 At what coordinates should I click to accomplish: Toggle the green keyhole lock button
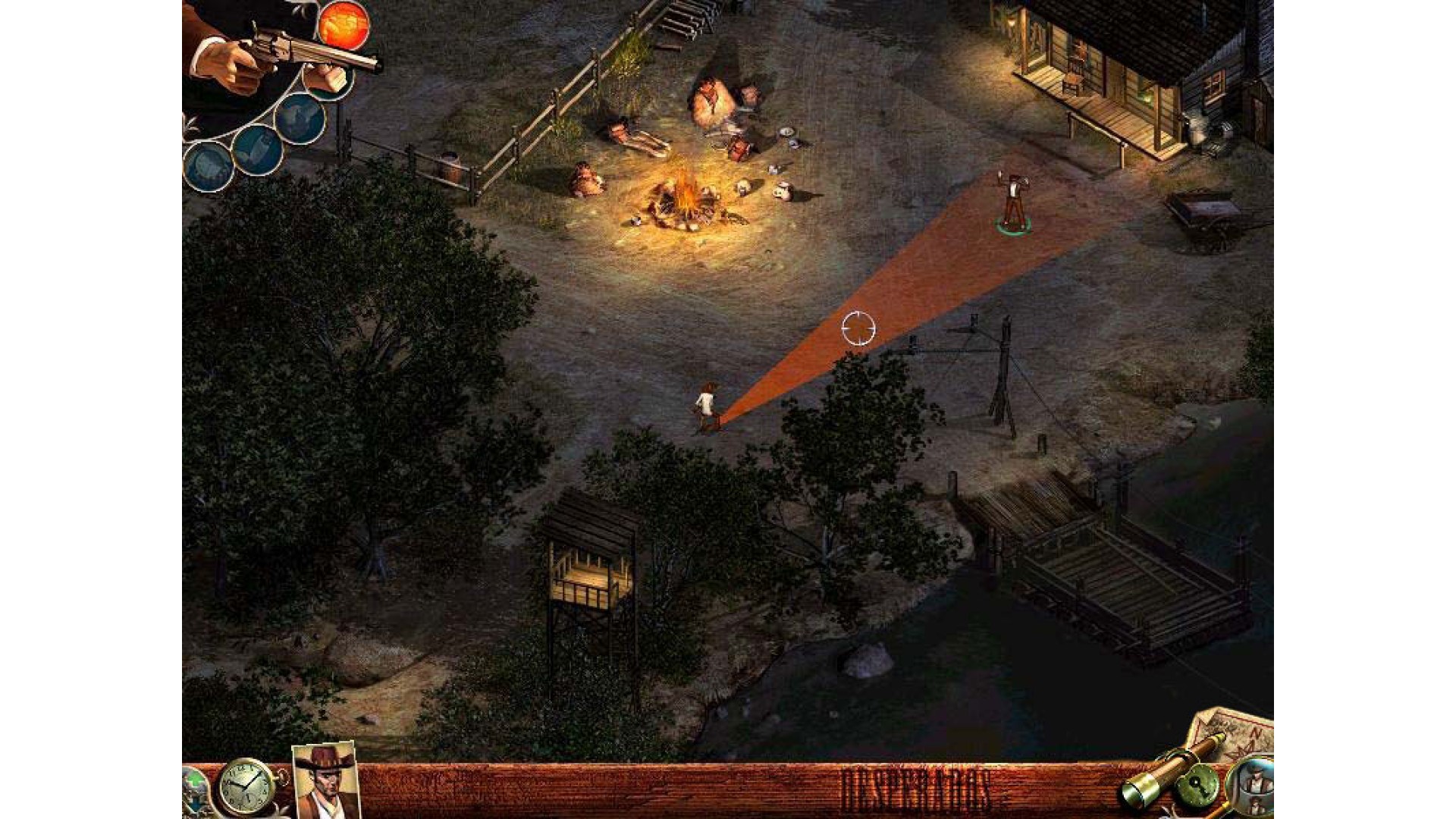tap(1197, 786)
